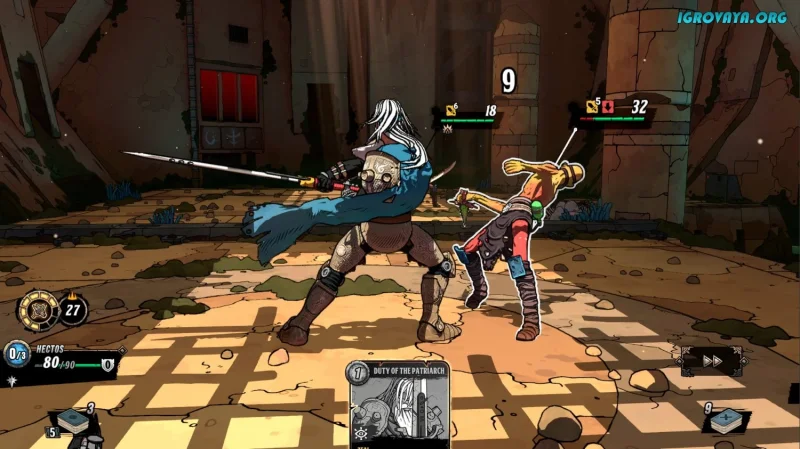This screenshot has width=800, height=449.
Task: Select the Duty of the Patriarch card
Action: 399,405
